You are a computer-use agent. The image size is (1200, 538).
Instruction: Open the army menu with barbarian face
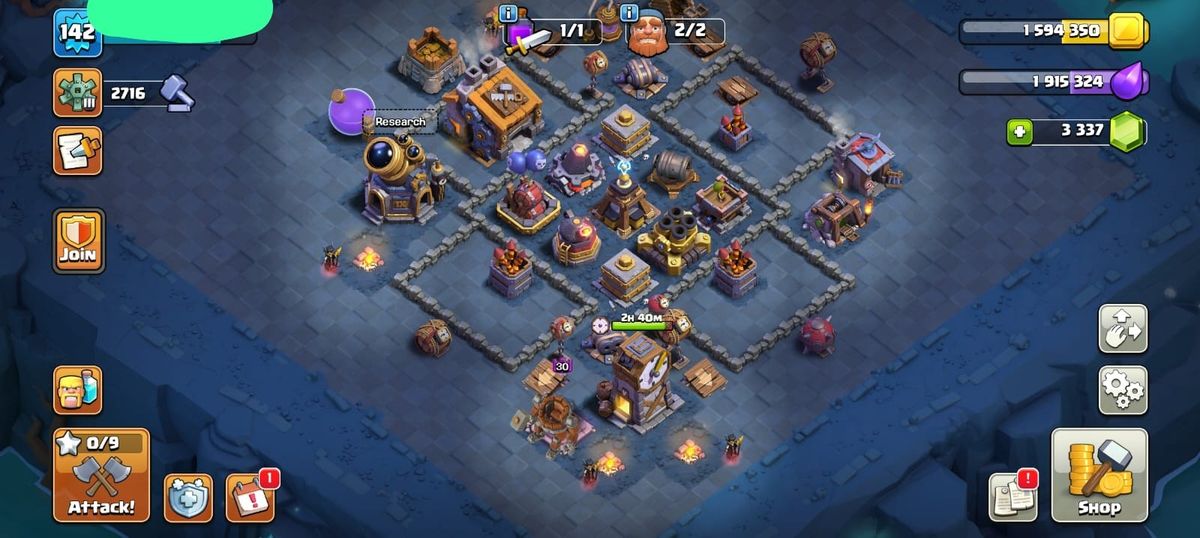[78, 390]
